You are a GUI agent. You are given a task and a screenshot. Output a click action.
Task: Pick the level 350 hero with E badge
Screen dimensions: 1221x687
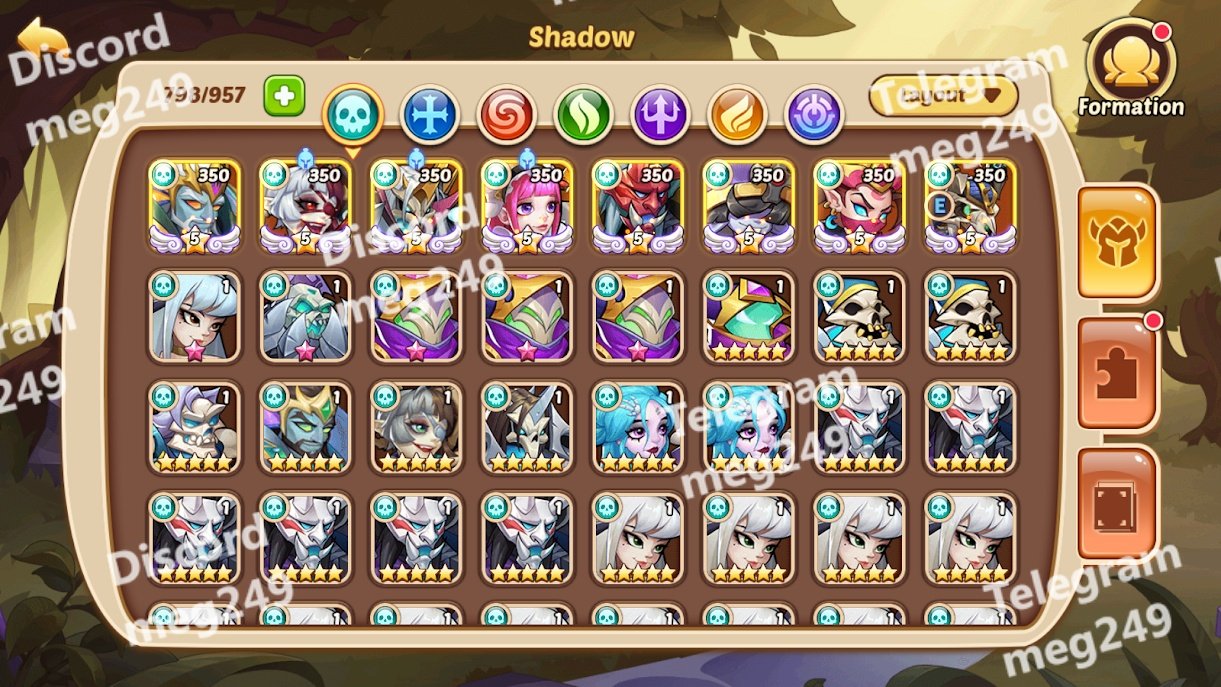970,205
